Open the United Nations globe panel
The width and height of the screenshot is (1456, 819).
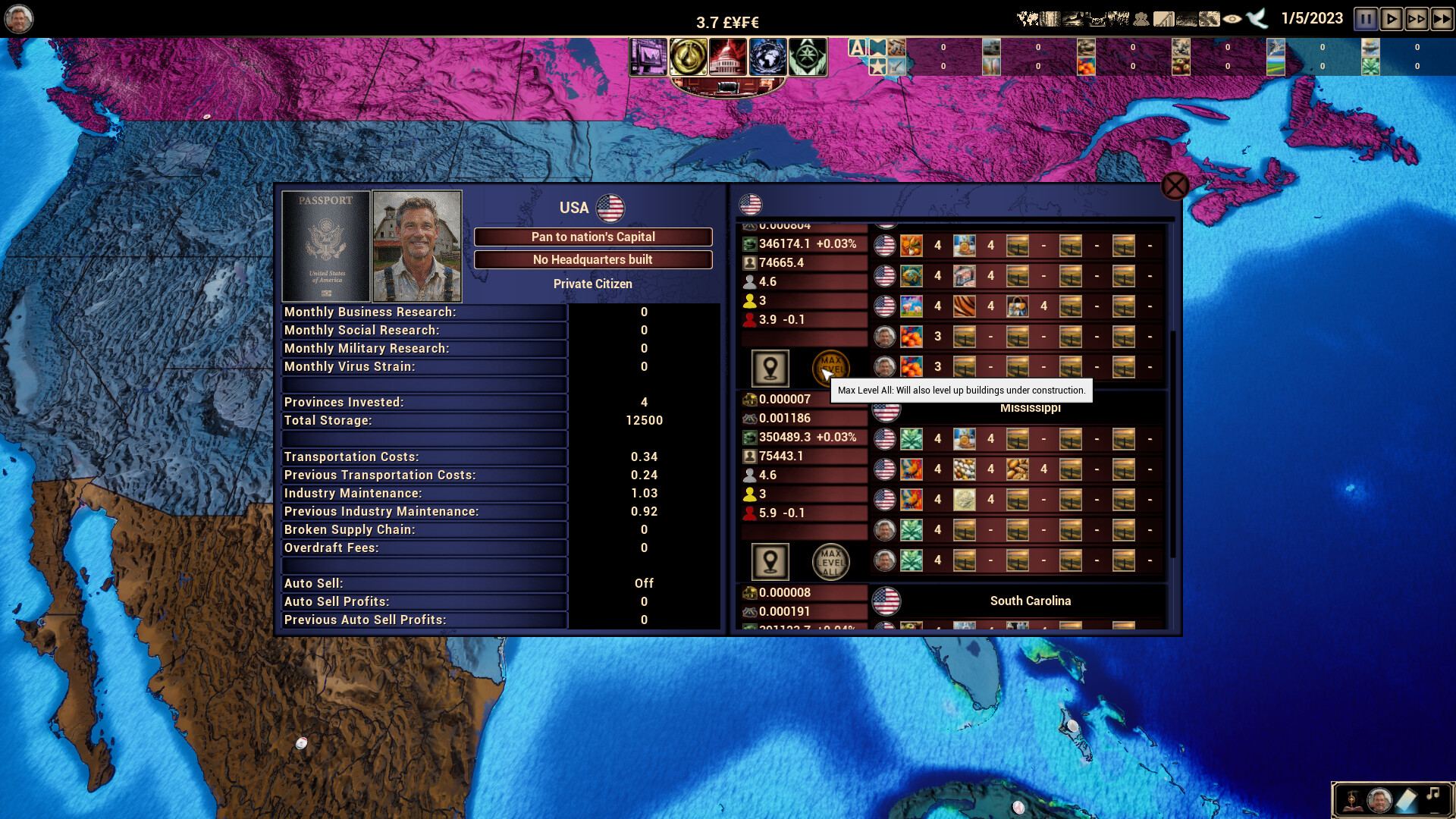767,55
